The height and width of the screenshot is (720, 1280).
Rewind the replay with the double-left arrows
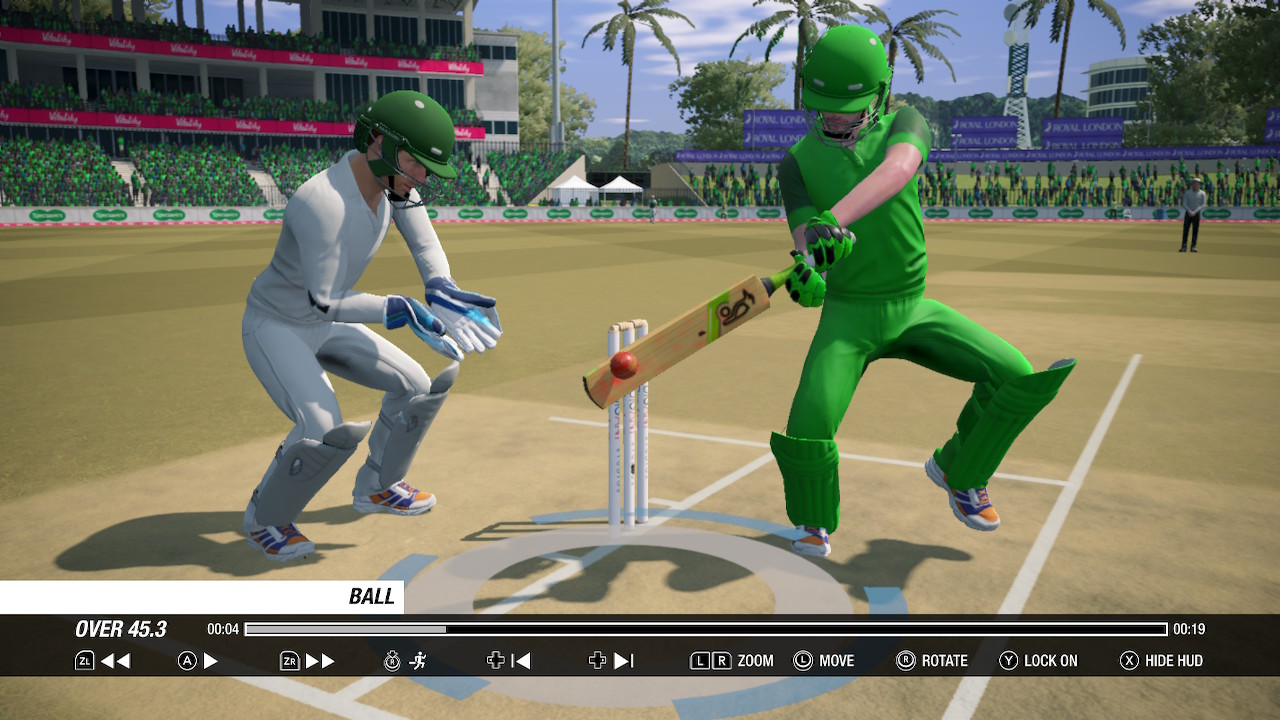tap(115, 661)
